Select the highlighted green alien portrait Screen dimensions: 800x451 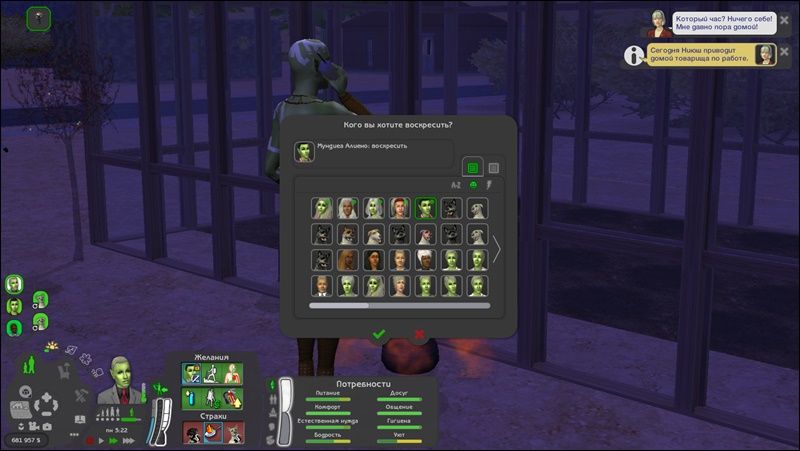pos(426,208)
